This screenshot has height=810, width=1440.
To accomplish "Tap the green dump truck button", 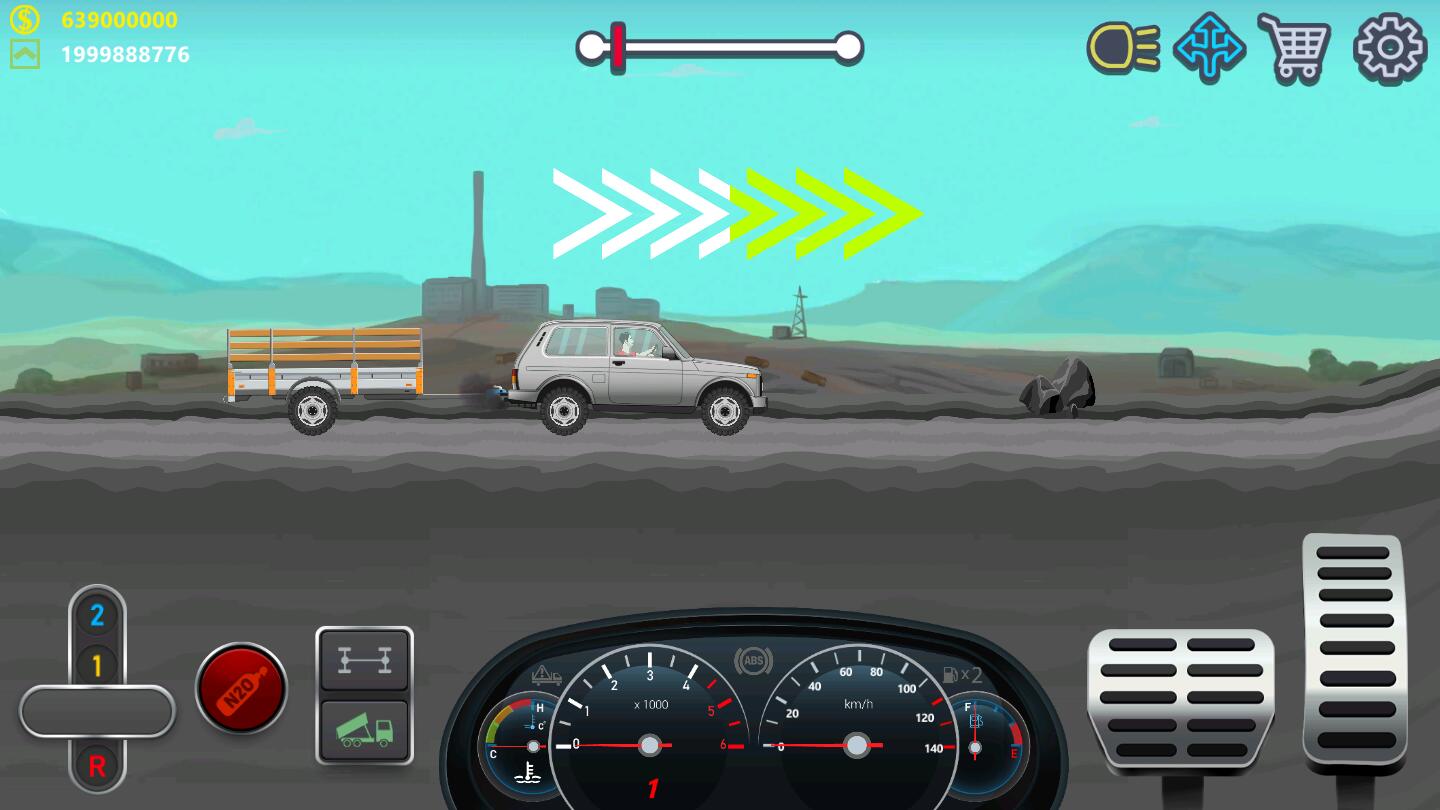I will 364,731.
